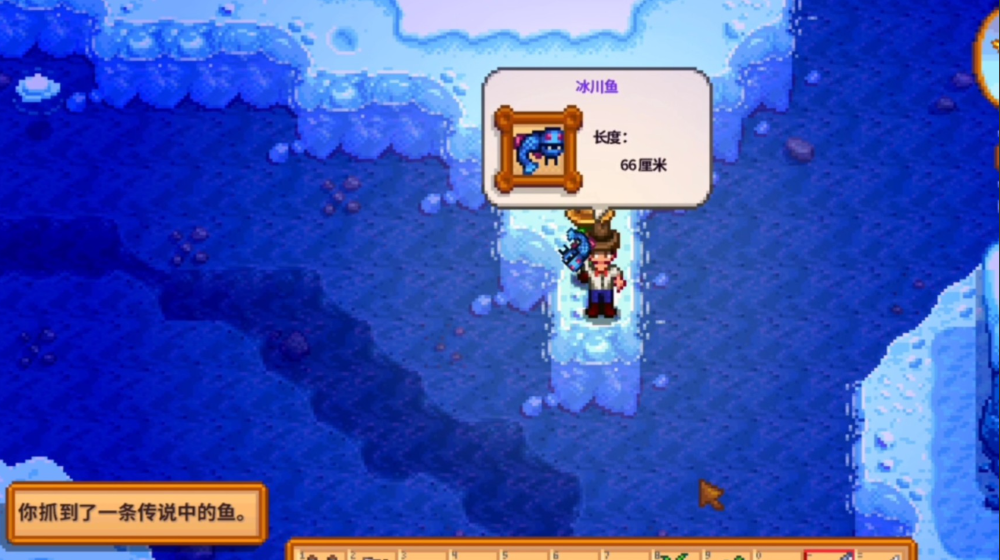The width and height of the screenshot is (1000, 560).
Task: Select the red-highlighted hotbar slot
Action: coord(828,554)
